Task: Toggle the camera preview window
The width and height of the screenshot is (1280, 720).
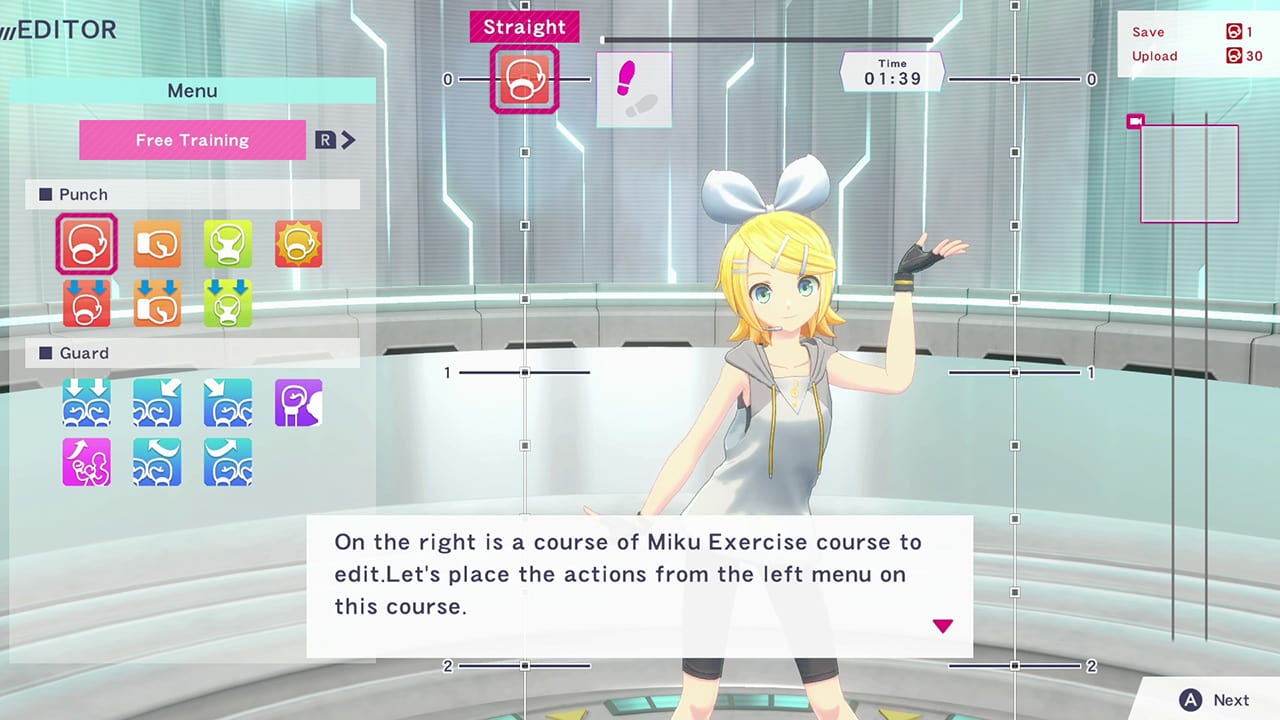Action: pos(1136,121)
